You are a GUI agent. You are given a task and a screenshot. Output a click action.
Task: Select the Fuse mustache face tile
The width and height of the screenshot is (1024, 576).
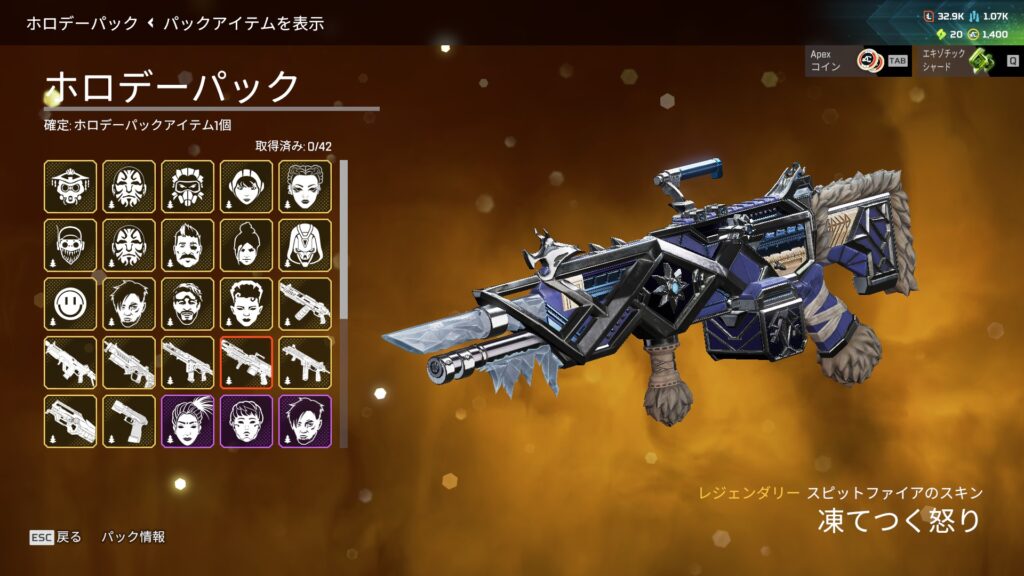[x=188, y=245]
